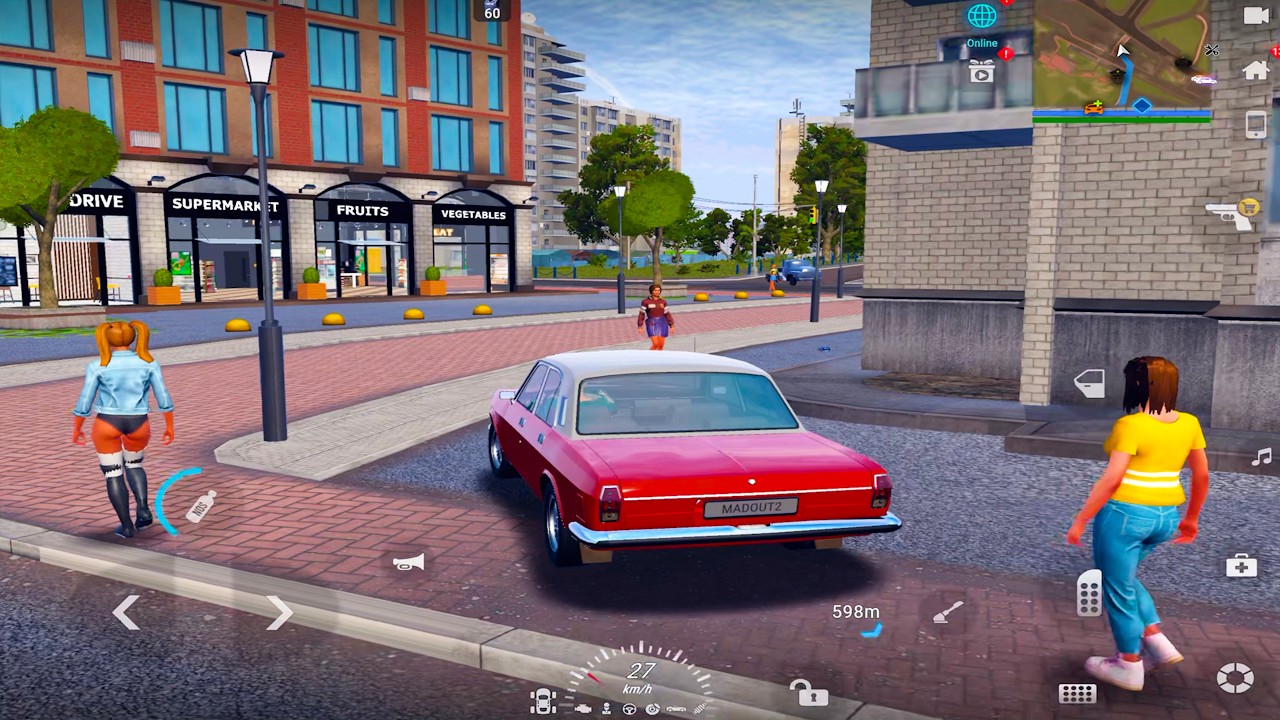Viewport: 1280px width, 720px height.
Task: Open the pistol weapon shop
Action: pyautogui.click(x=1232, y=215)
